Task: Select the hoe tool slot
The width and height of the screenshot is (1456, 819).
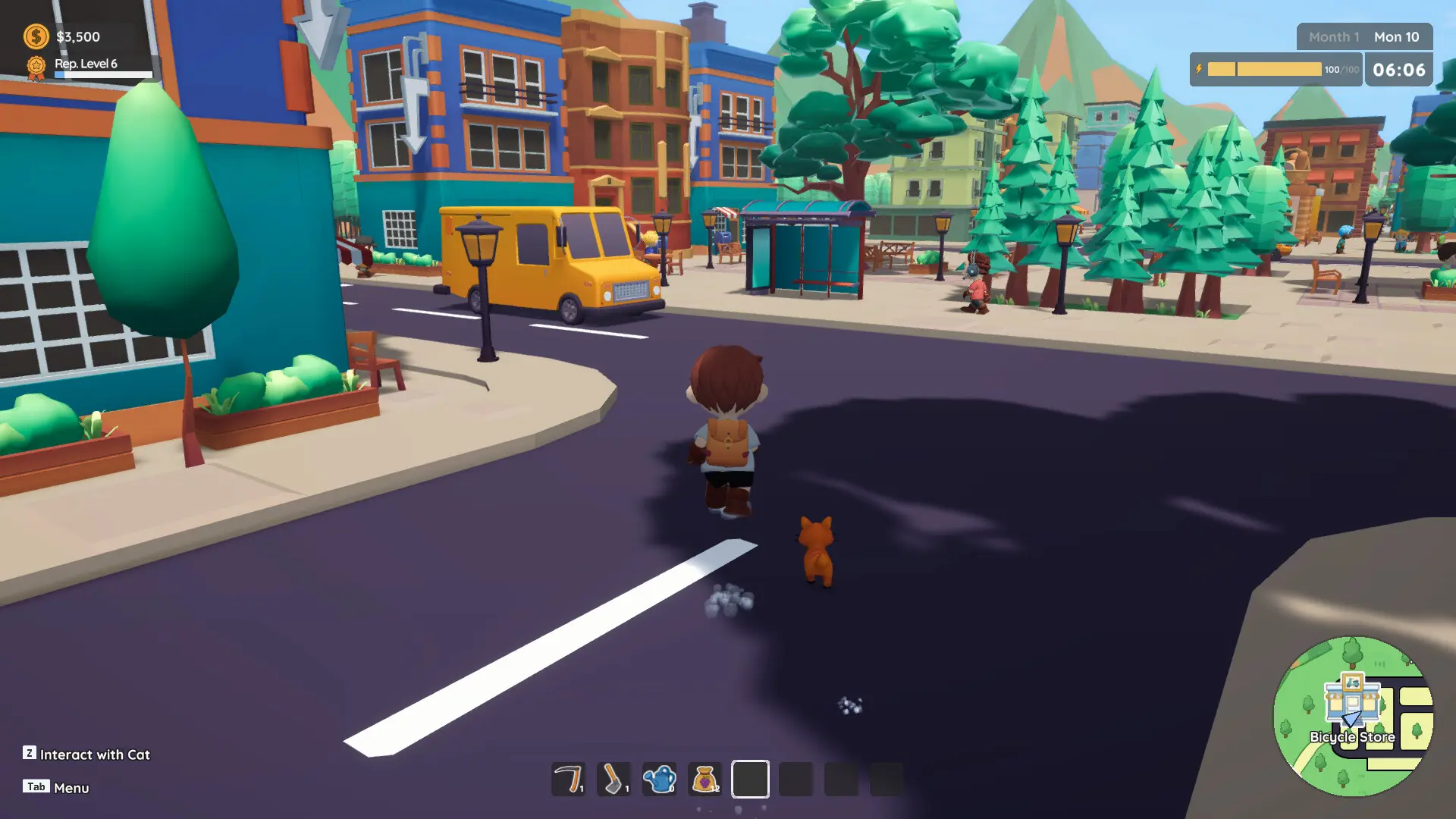Action: click(x=613, y=779)
